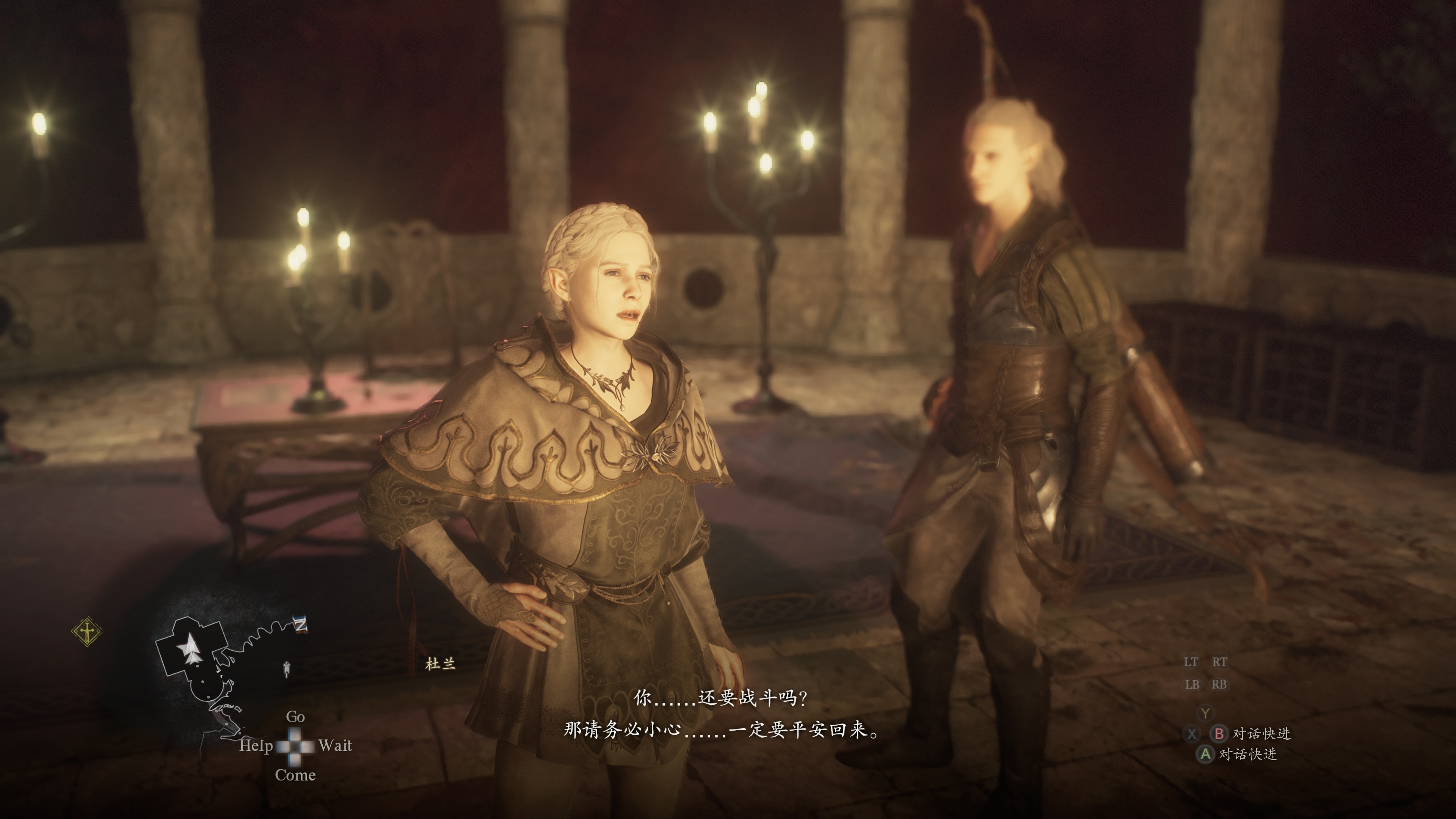Choose the Go pawn command
1456x819 pixels.
(x=296, y=717)
